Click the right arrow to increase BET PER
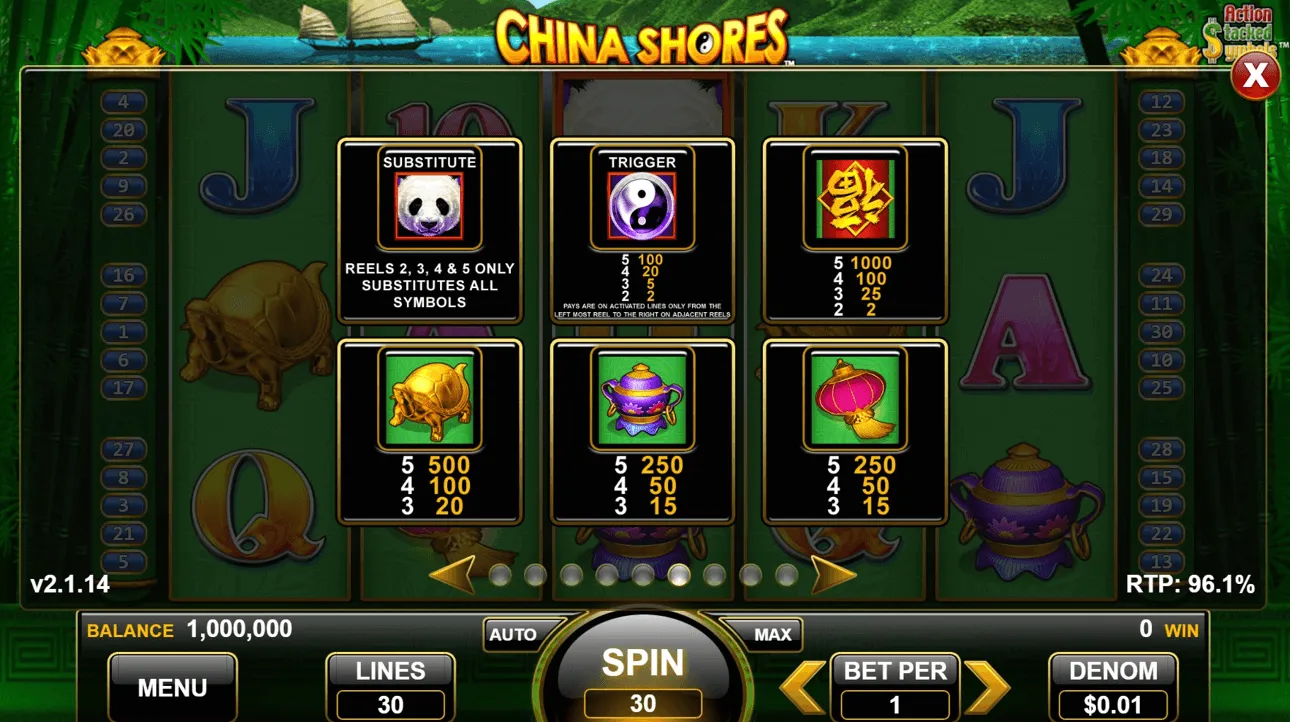The image size is (1290, 722). [x=984, y=686]
